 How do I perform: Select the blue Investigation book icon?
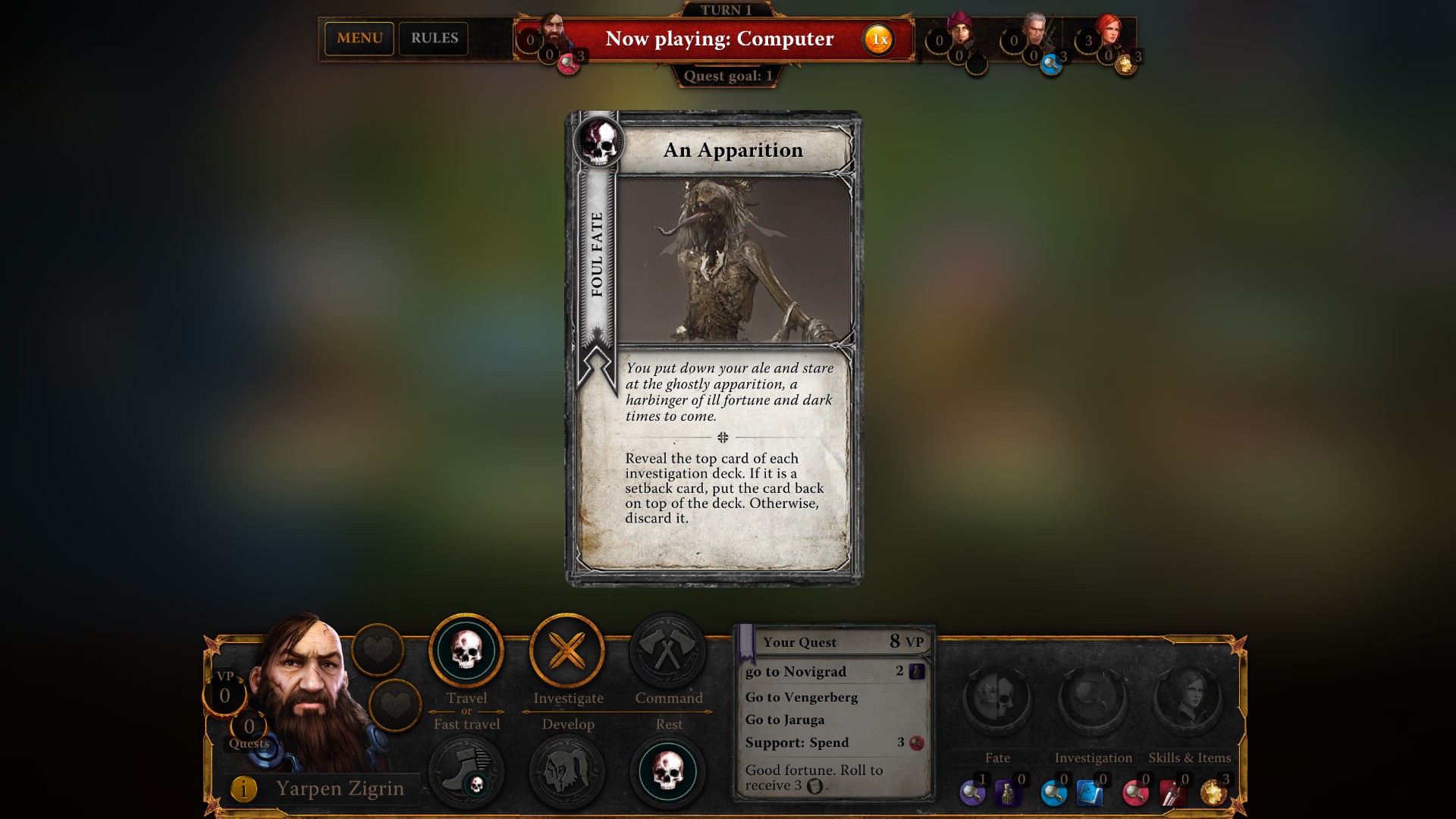tap(1090, 792)
